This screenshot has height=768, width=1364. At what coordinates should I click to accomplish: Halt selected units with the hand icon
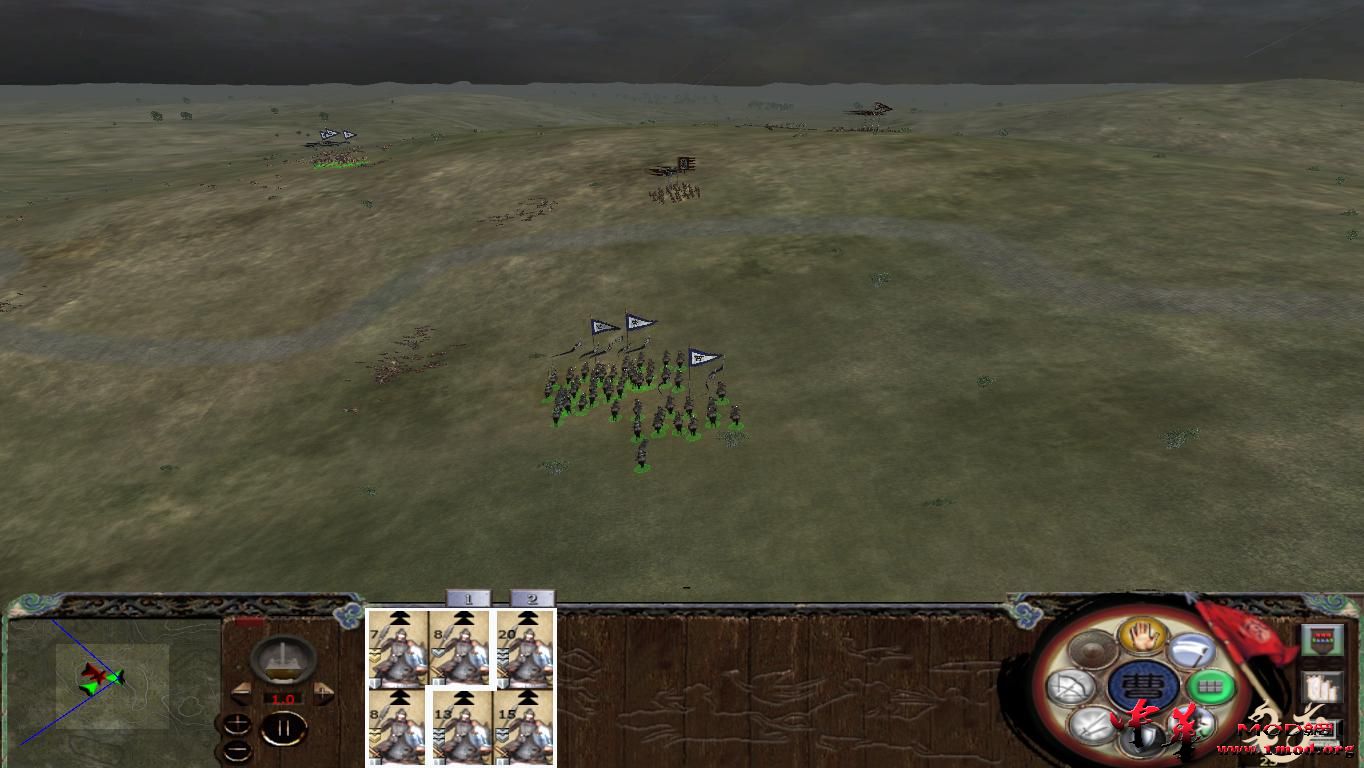tap(1141, 637)
